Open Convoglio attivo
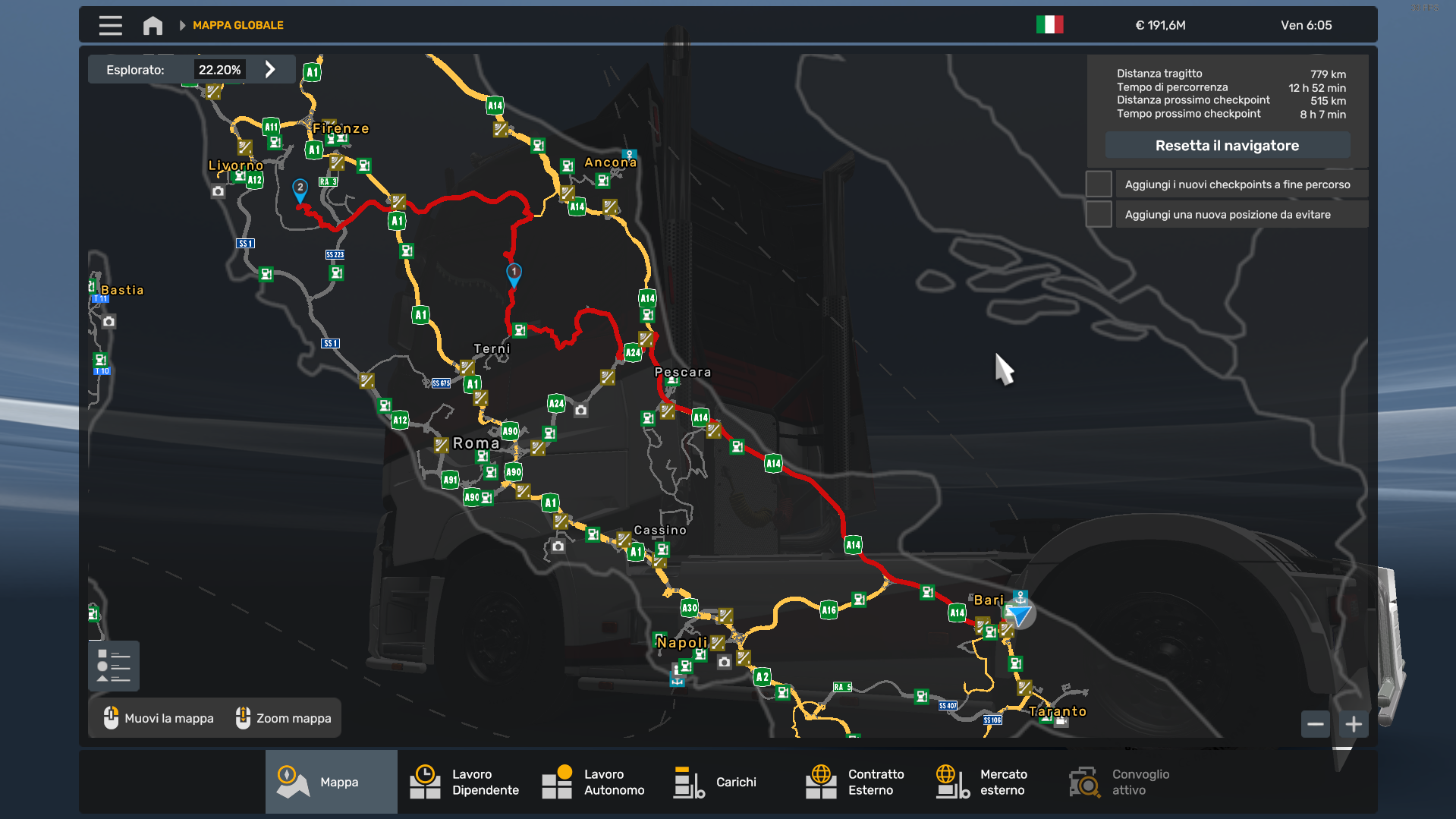Screen dimensions: 1456x819 (1083, 781)
